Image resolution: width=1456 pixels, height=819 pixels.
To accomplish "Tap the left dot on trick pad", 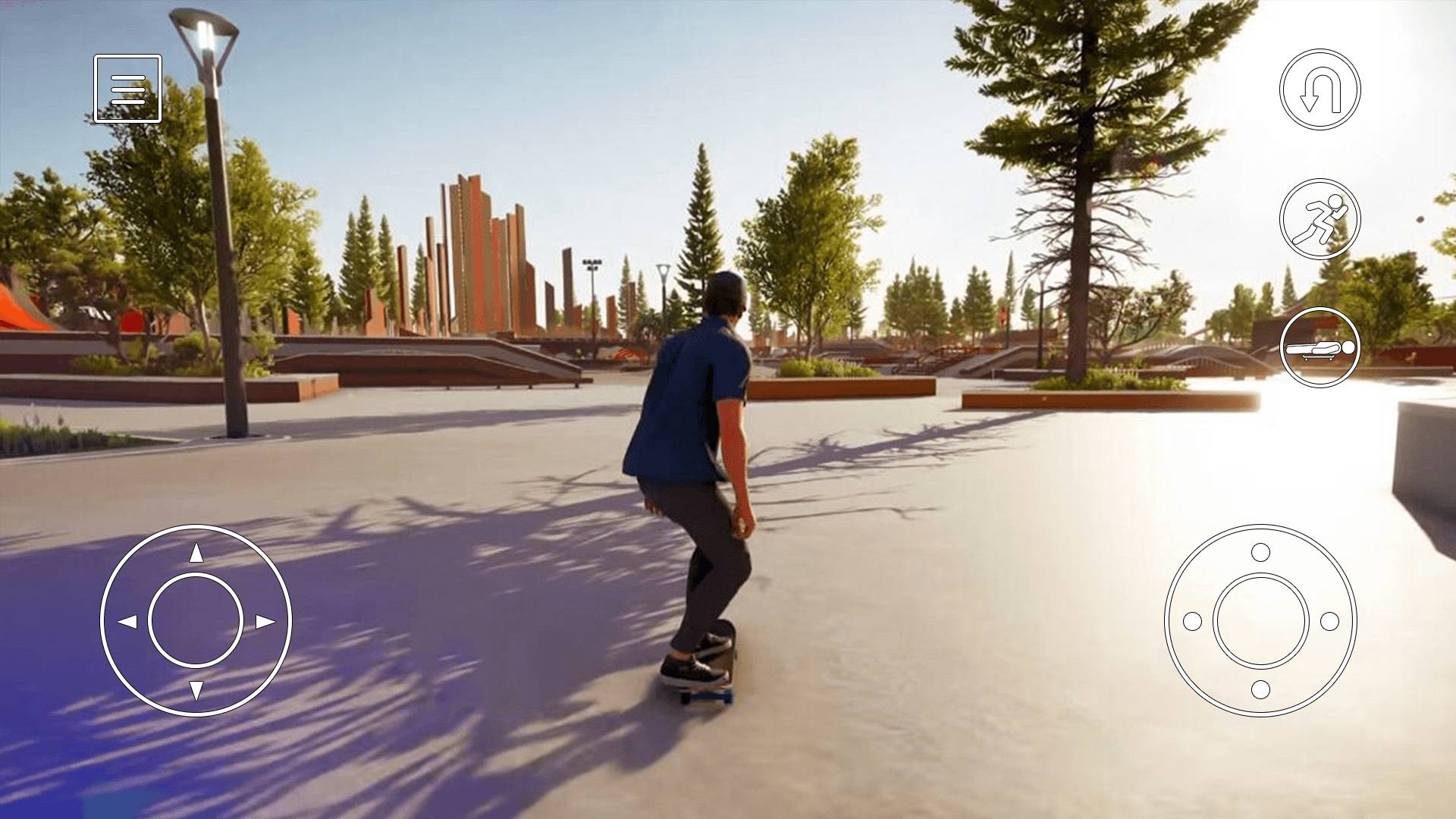I will (x=1192, y=622).
